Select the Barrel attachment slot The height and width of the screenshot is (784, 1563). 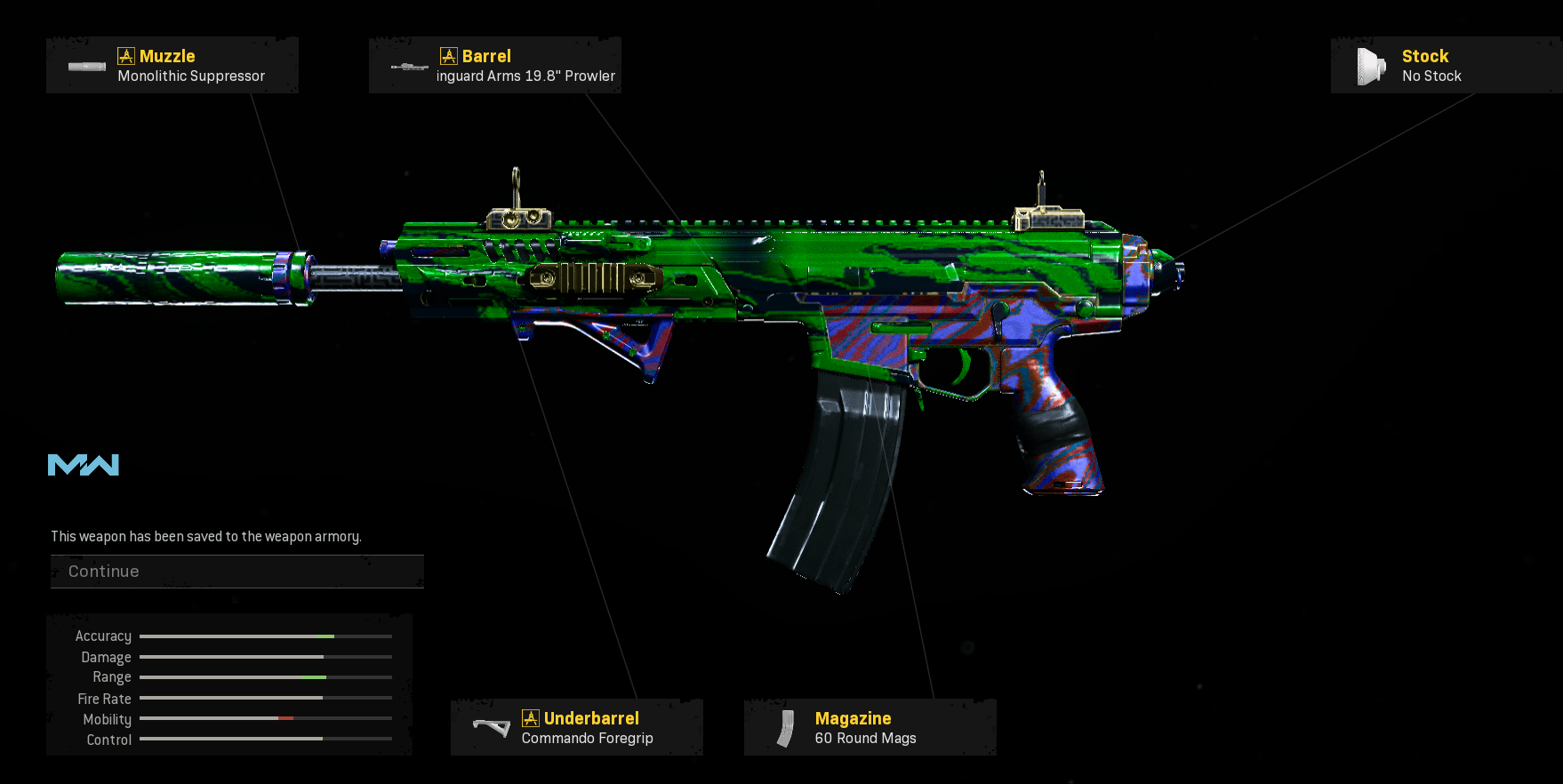[495, 66]
